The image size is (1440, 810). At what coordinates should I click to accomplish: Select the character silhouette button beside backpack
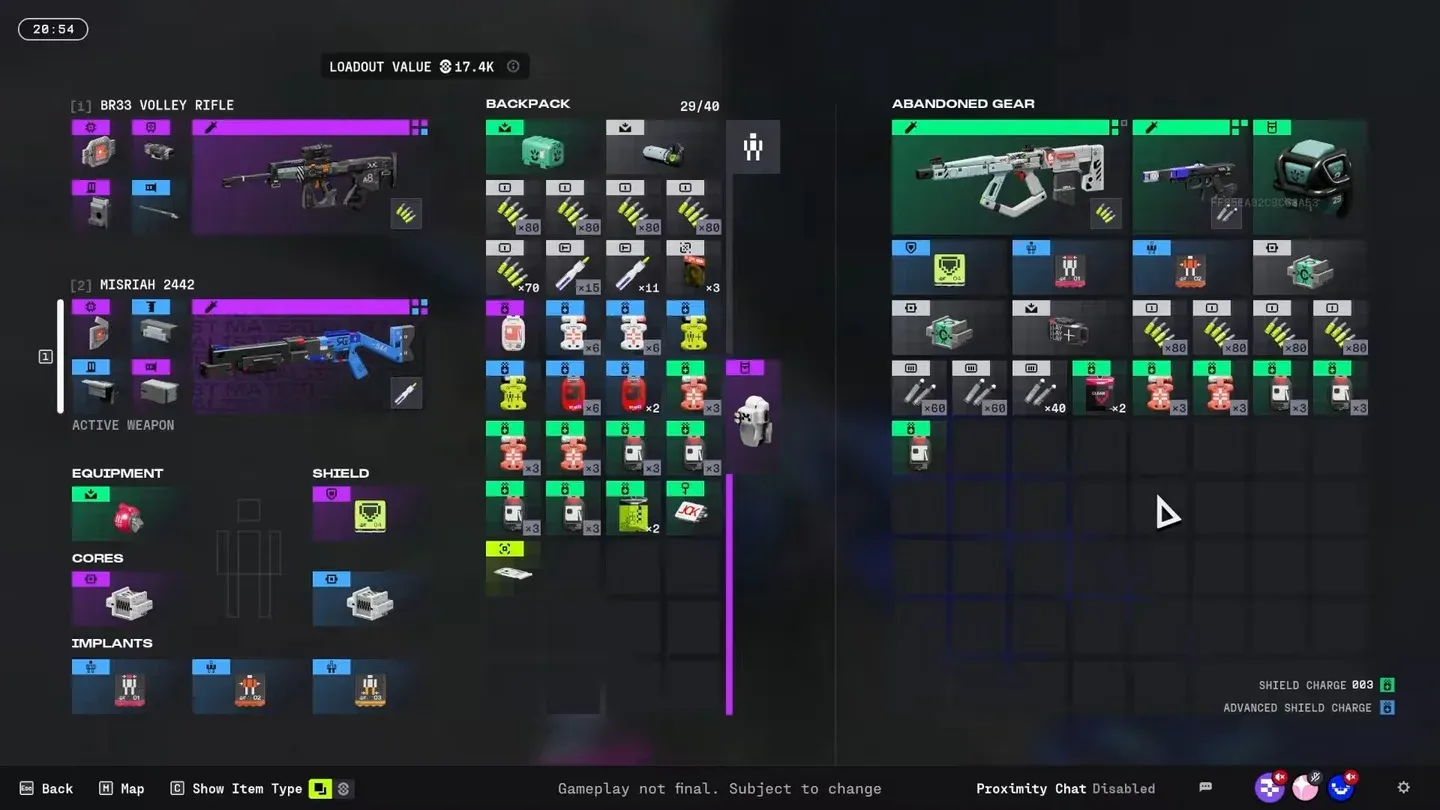point(753,148)
